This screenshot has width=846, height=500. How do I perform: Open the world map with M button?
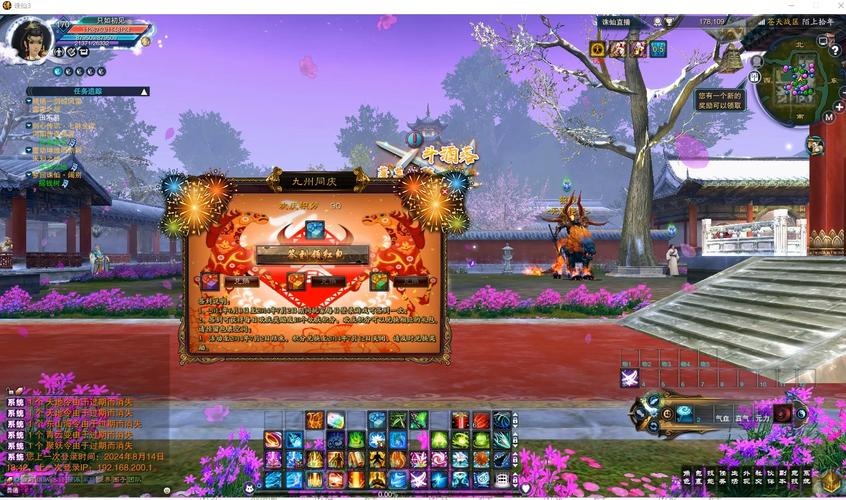[828, 117]
